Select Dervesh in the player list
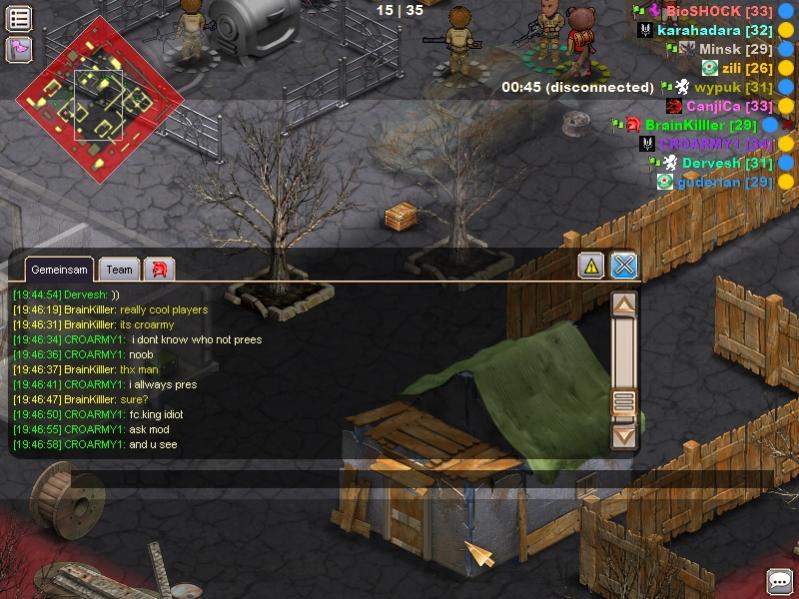799x599 pixels. click(727, 163)
